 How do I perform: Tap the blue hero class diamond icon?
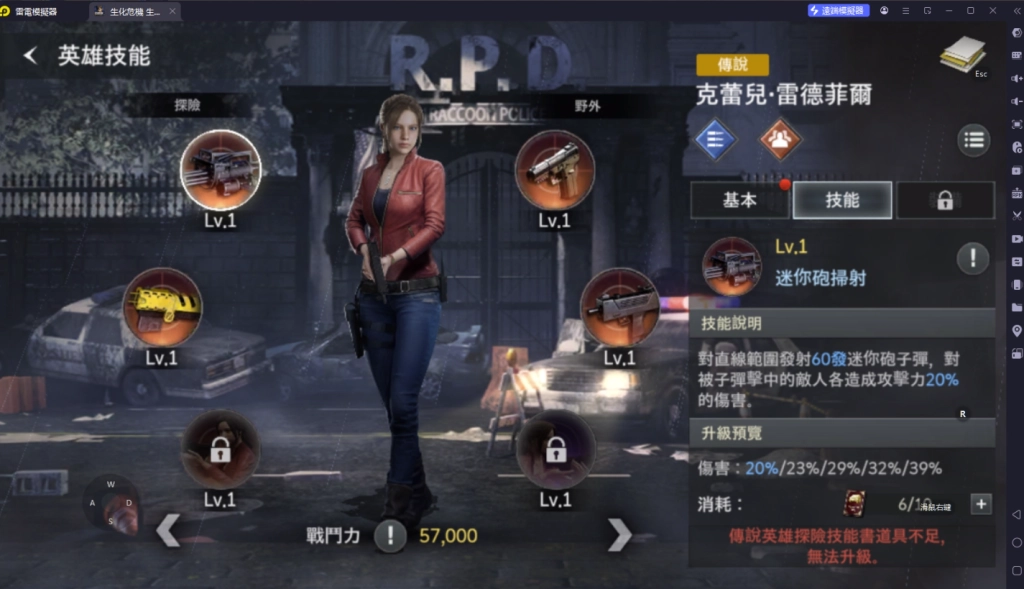(x=716, y=139)
